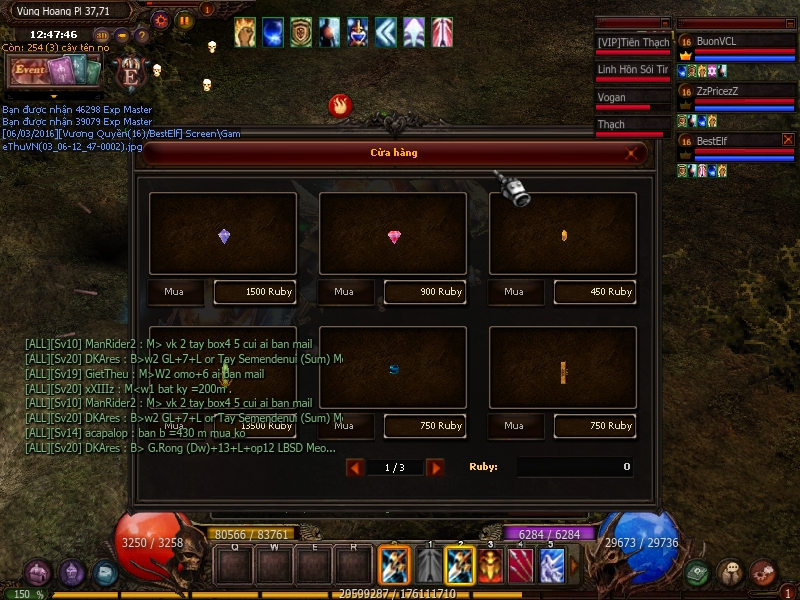Viewport: 800px width, 600px height.
Task: Activate the red claw slash skill
Action: click(521, 566)
